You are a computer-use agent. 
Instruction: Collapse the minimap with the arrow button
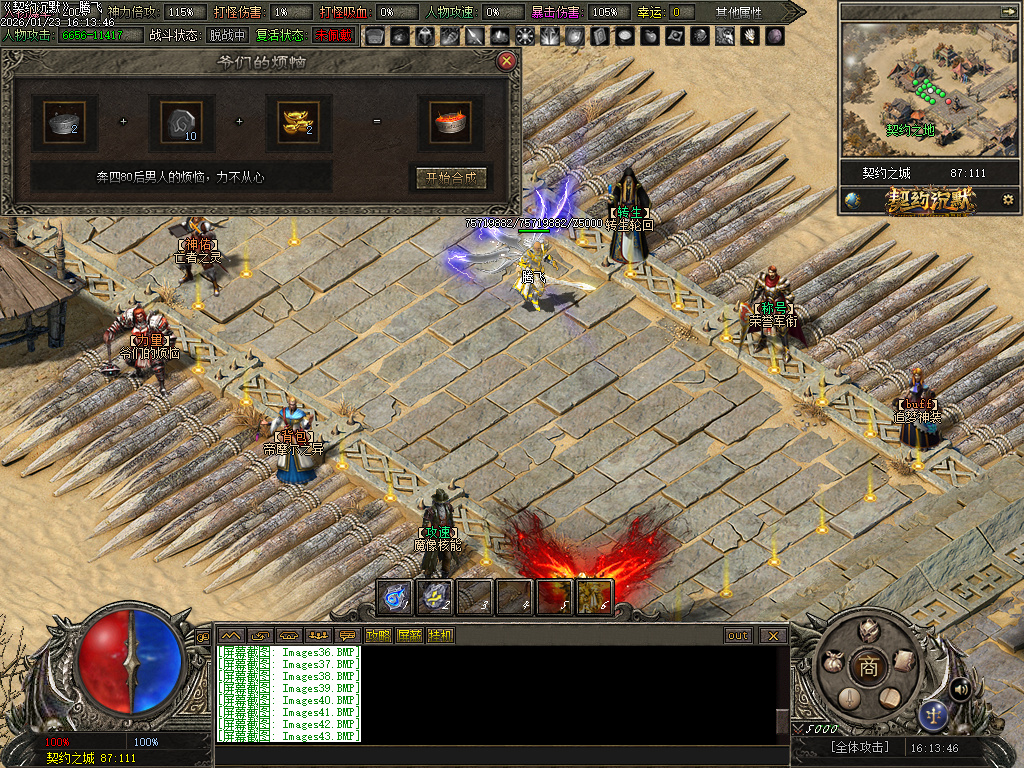pos(1007,11)
